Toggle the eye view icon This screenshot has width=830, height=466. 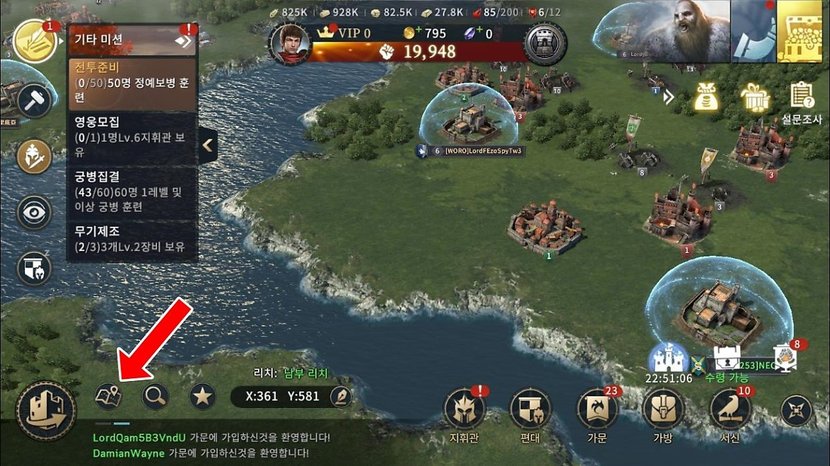click(35, 212)
